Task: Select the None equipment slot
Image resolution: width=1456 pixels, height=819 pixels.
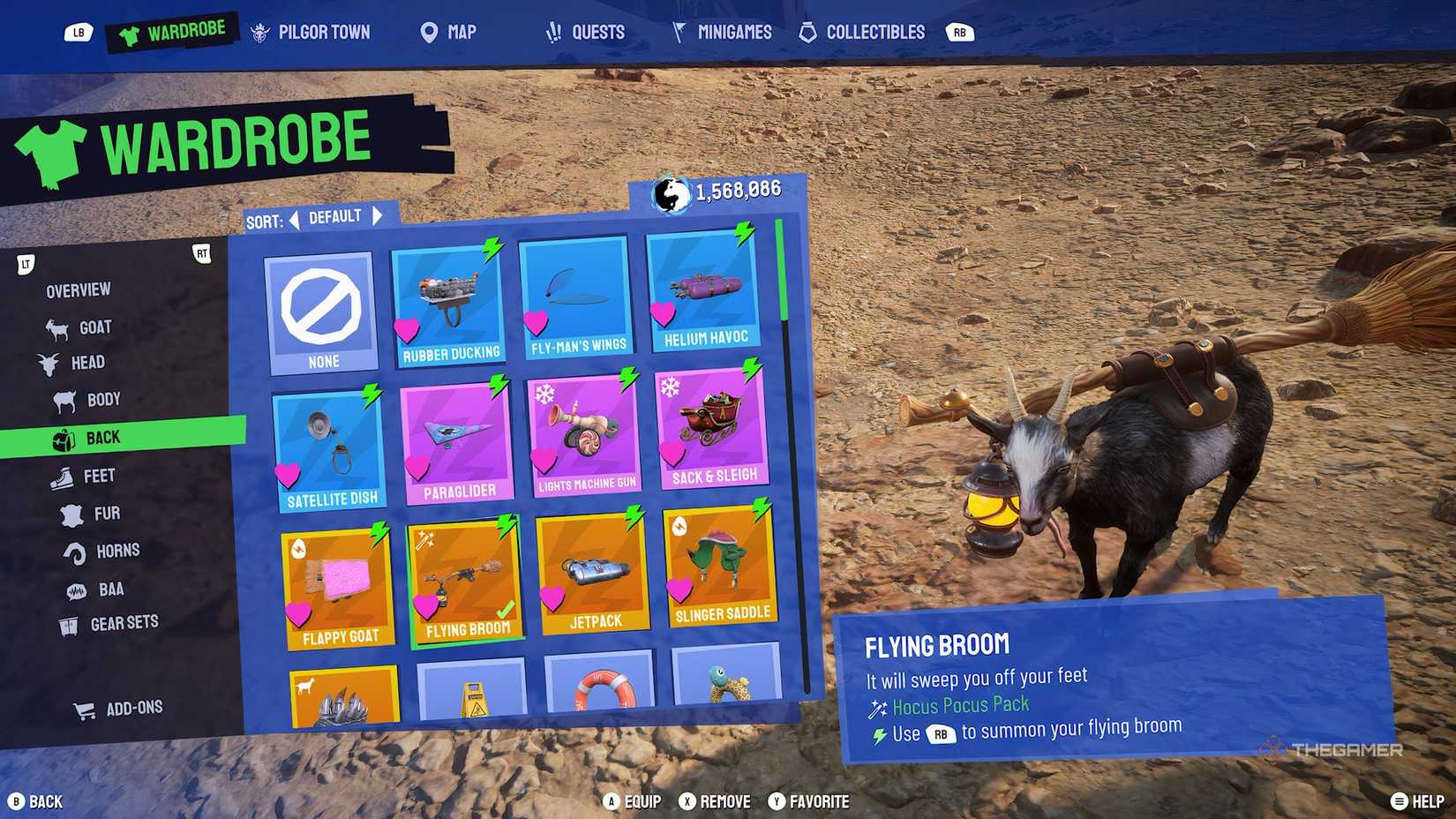Action: pos(323,309)
